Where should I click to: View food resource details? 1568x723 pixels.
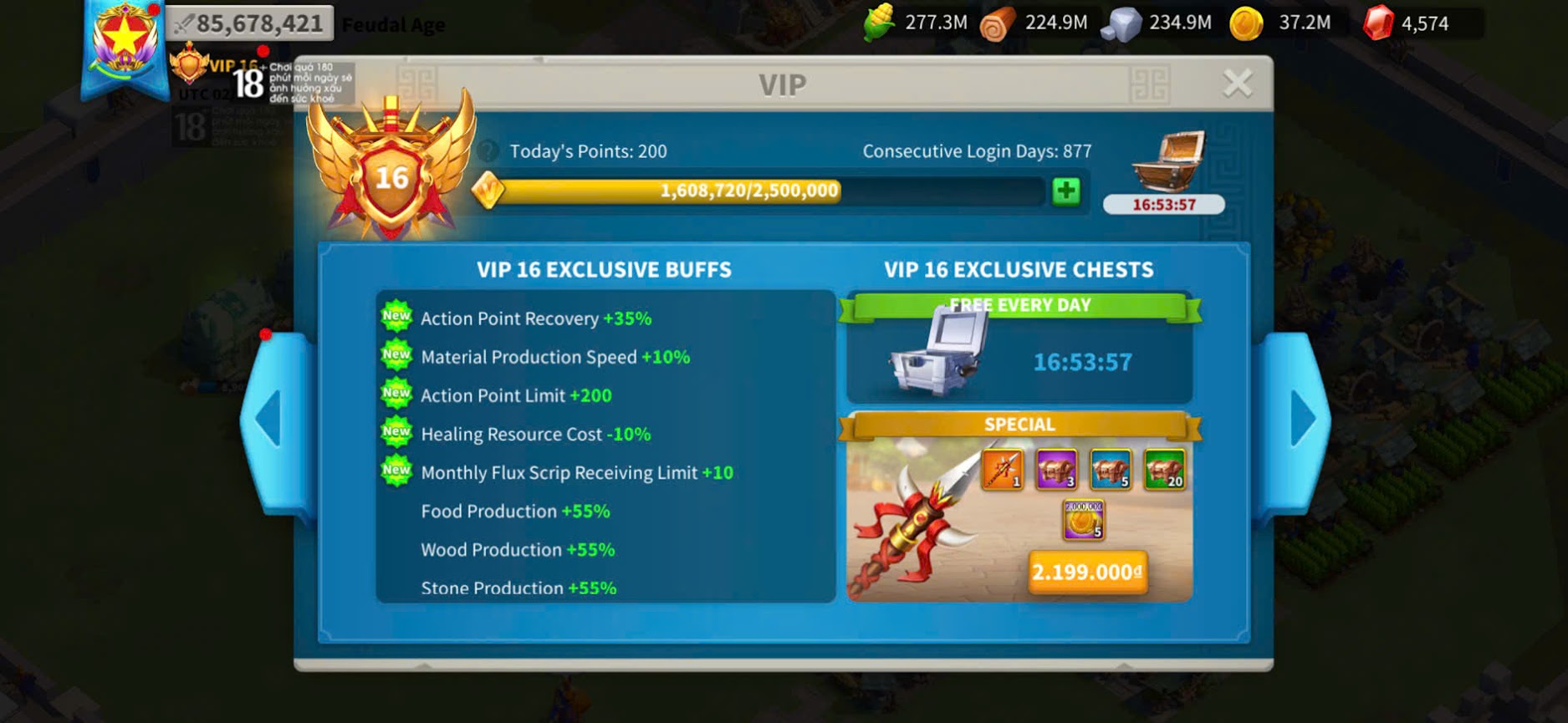(x=879, y=23)
